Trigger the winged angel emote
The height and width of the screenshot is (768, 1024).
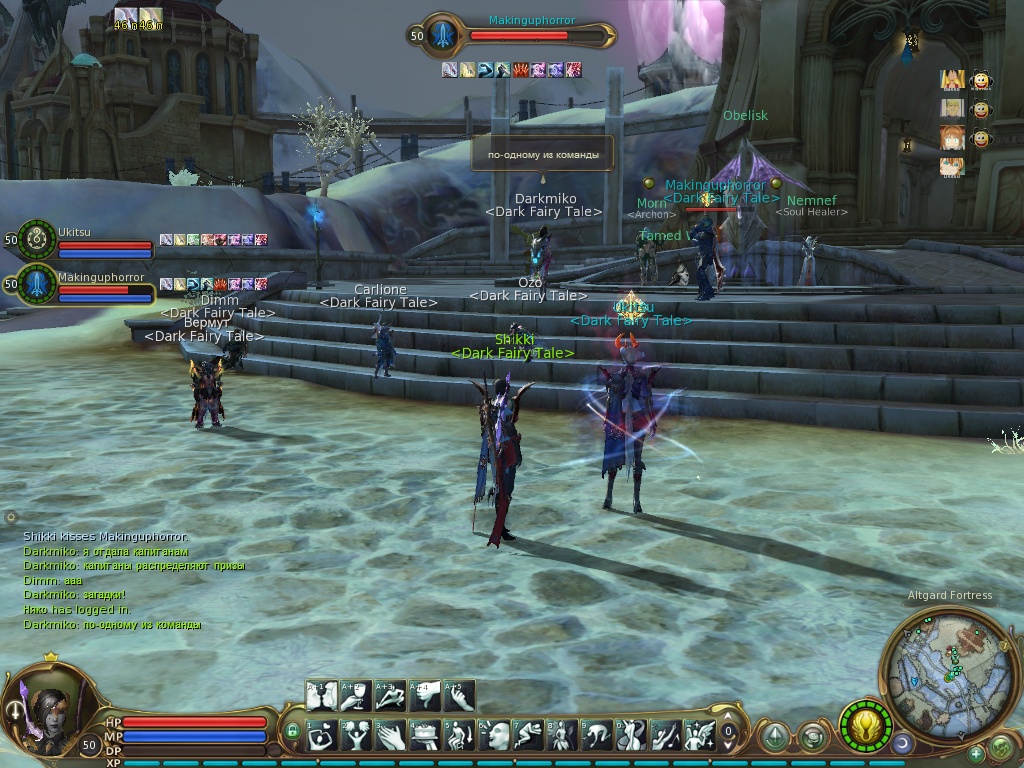(700, 736)
